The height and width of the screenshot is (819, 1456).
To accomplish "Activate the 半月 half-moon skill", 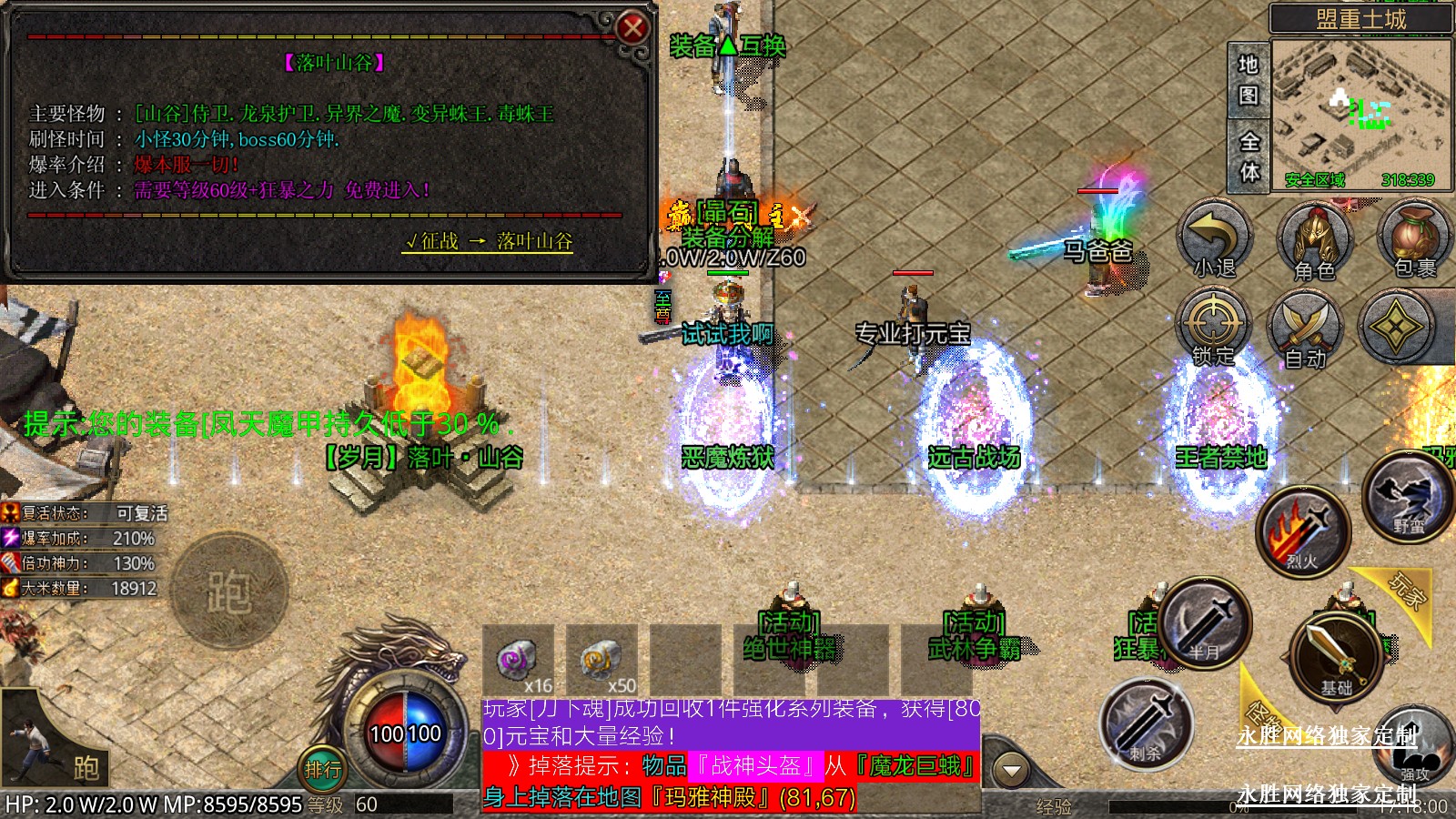I will pos(1207,622).
